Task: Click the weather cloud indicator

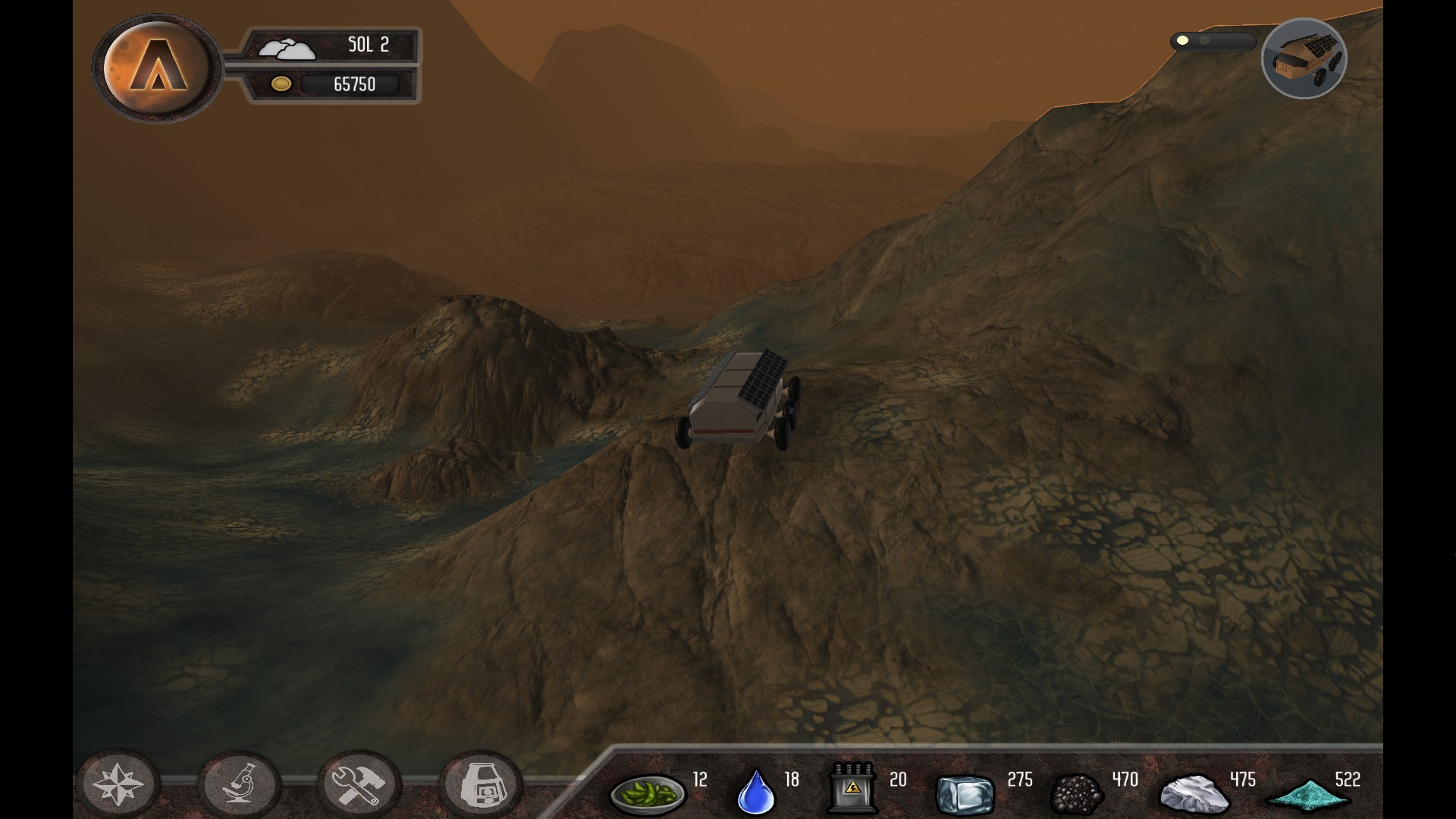Action: click(x=286, y=49)
